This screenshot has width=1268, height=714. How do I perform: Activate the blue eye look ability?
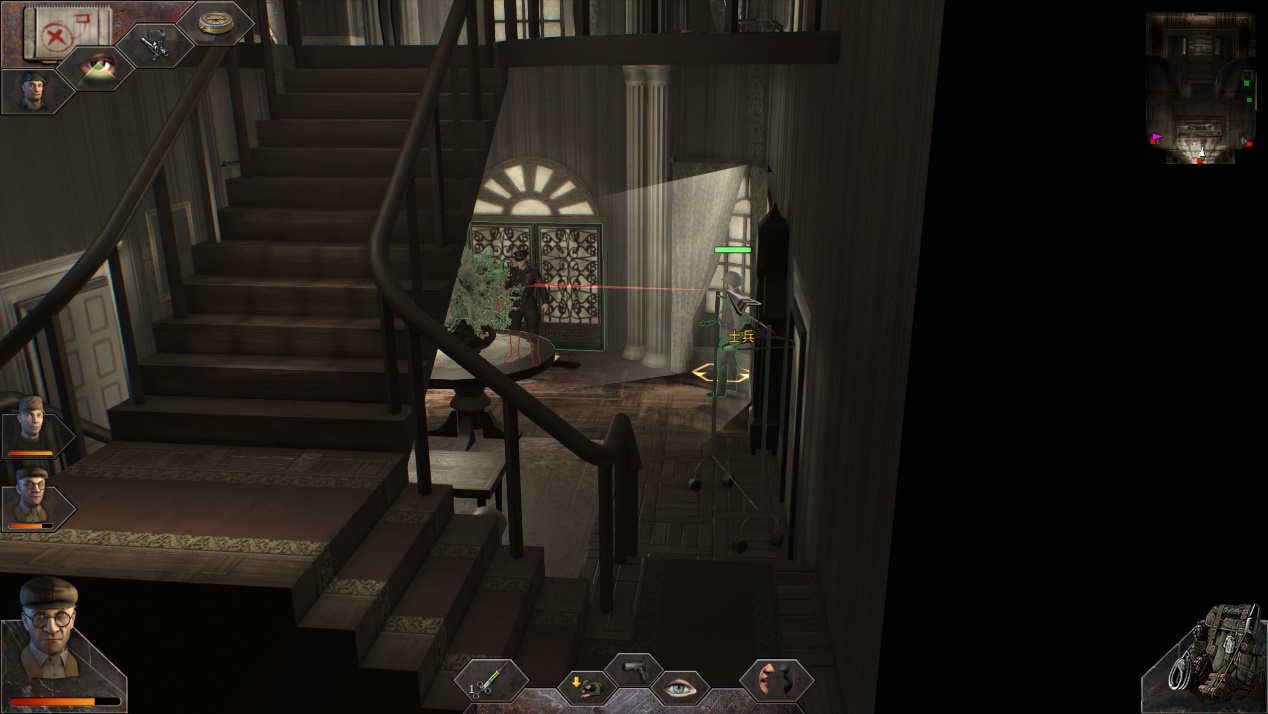pos(681,687)
